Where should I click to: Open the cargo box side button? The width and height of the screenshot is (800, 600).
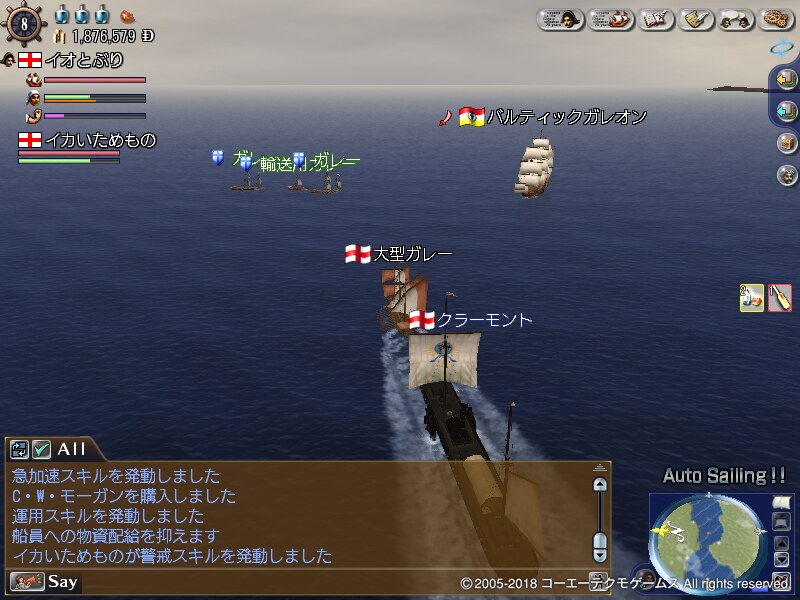click(786, 142)
